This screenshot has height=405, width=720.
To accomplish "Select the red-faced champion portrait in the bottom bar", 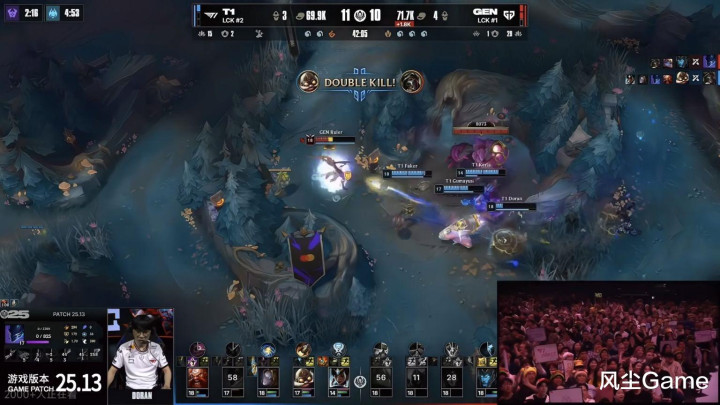I will 196,377.
